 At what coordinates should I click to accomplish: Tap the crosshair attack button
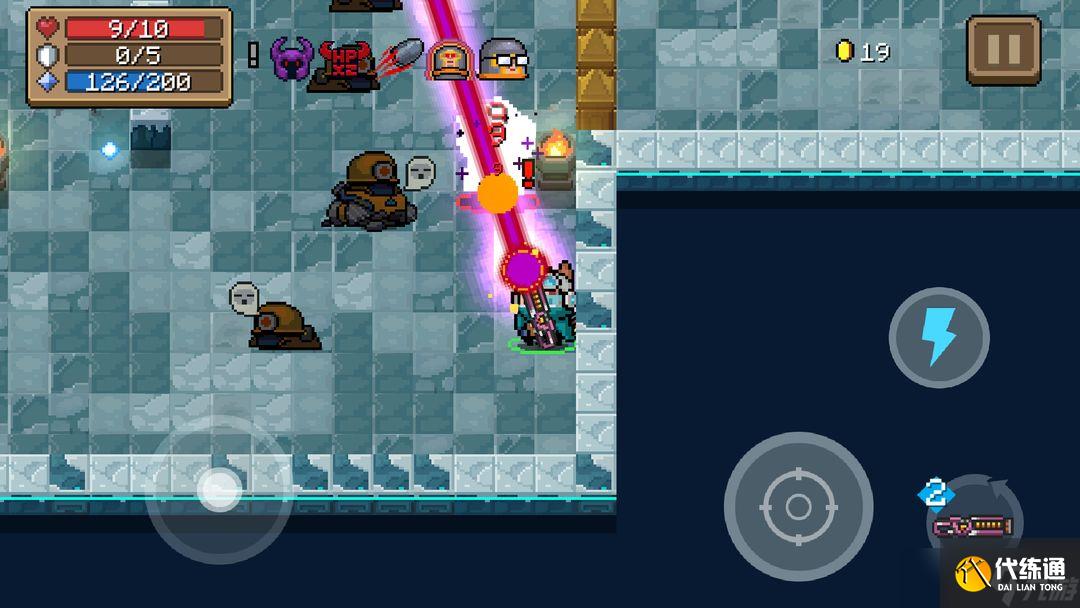point(798,506)
